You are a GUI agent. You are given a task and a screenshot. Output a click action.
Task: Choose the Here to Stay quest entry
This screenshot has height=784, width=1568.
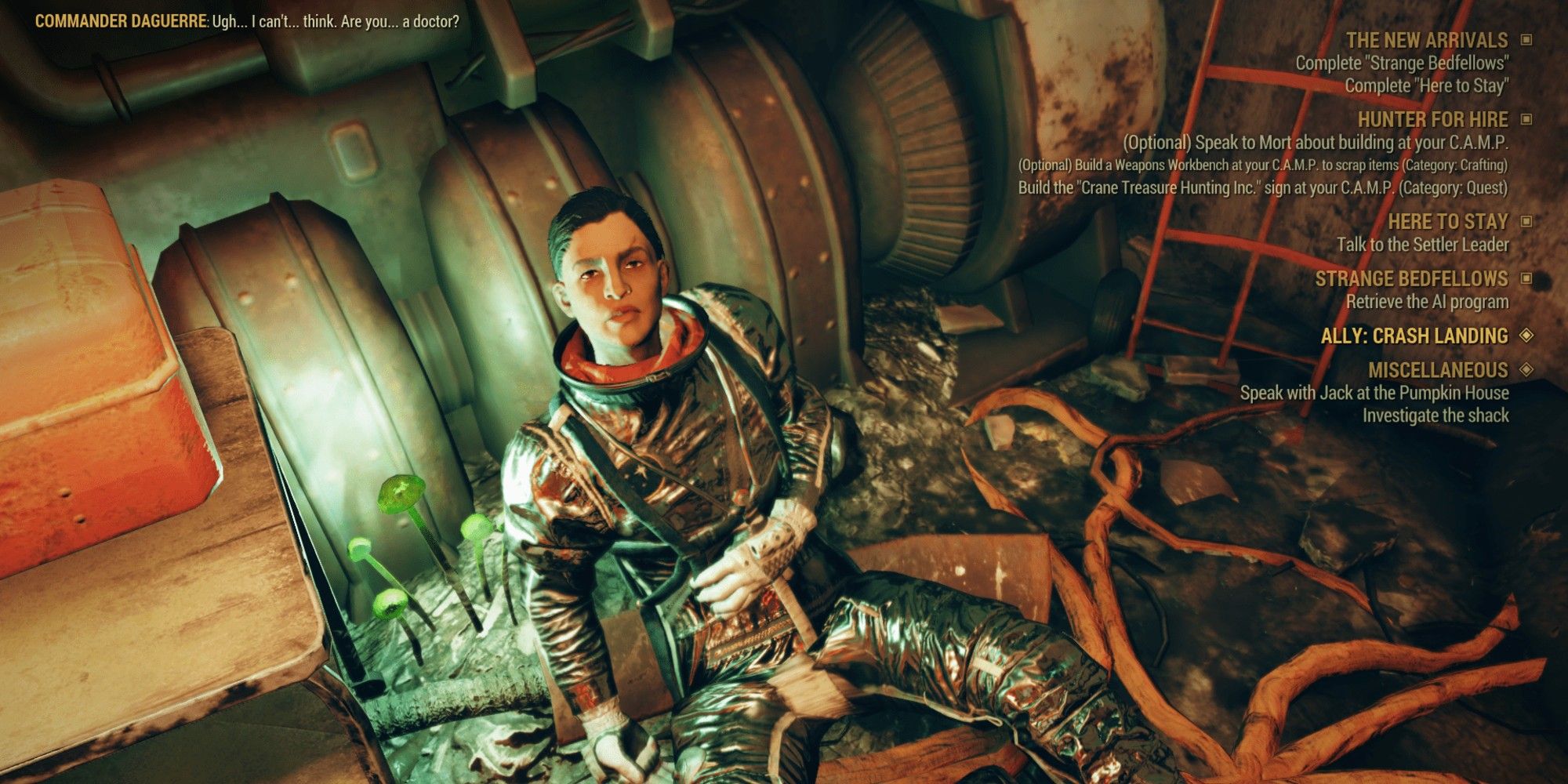point(1447,222)
